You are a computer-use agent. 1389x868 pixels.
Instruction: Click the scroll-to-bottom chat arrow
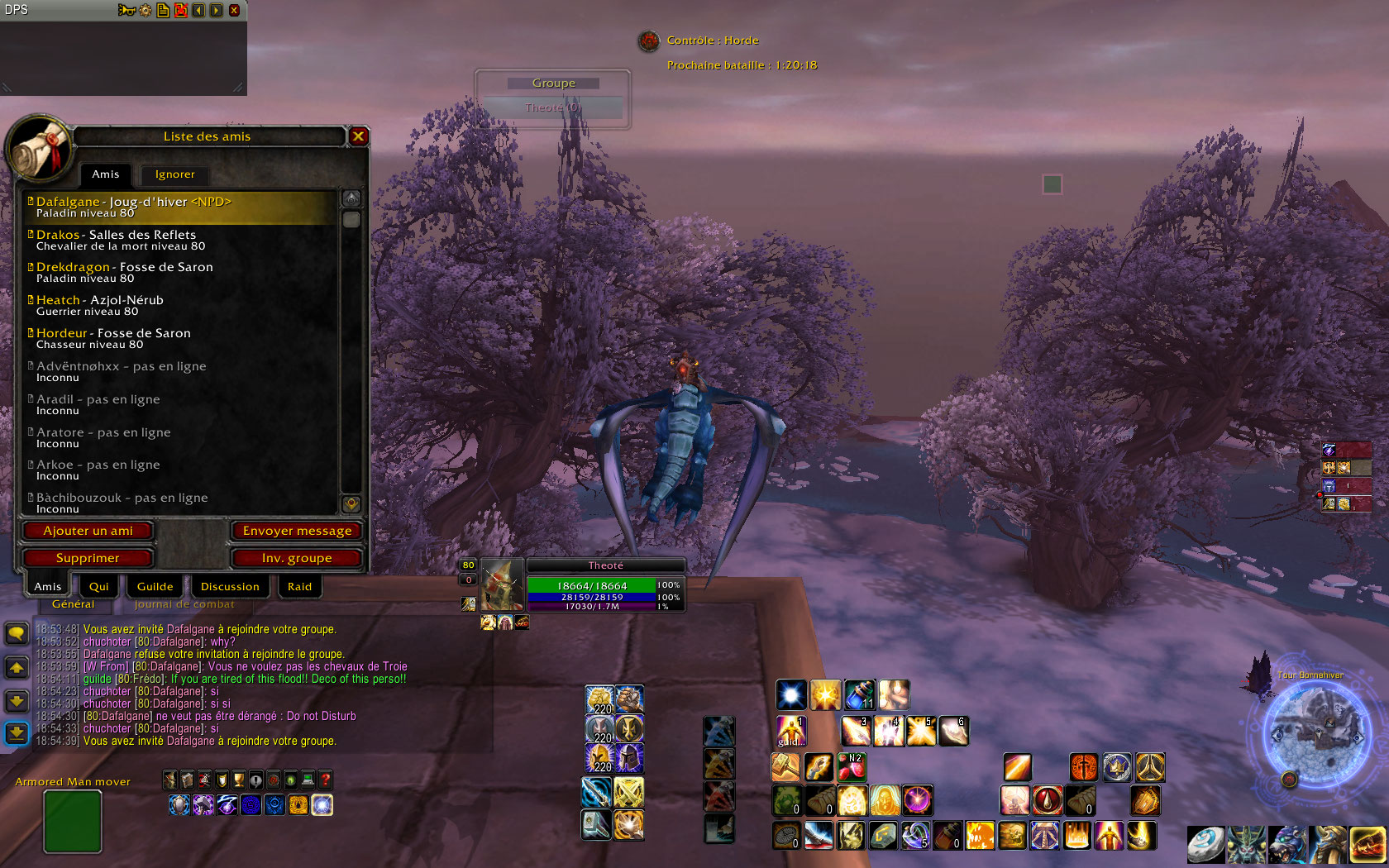coord(17,732)
